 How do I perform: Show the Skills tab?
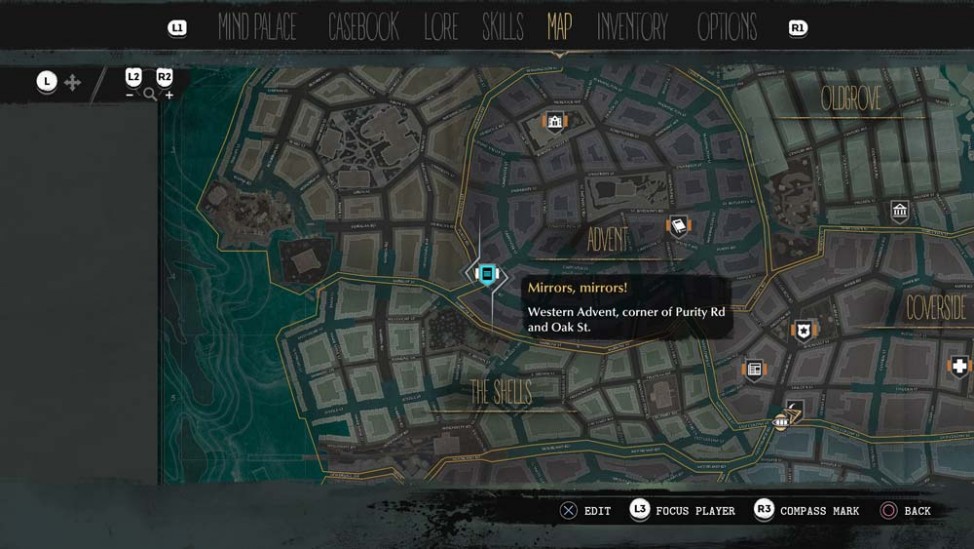[x=502, y=27]
